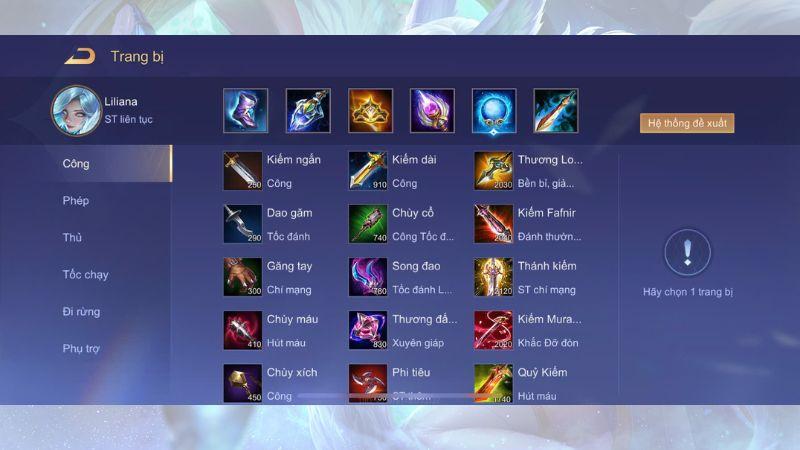Viewport: 800px width, 450px height.
Task: Switch to the Thủ category tab
Action: pyautogui.click(x=72, y=238)
